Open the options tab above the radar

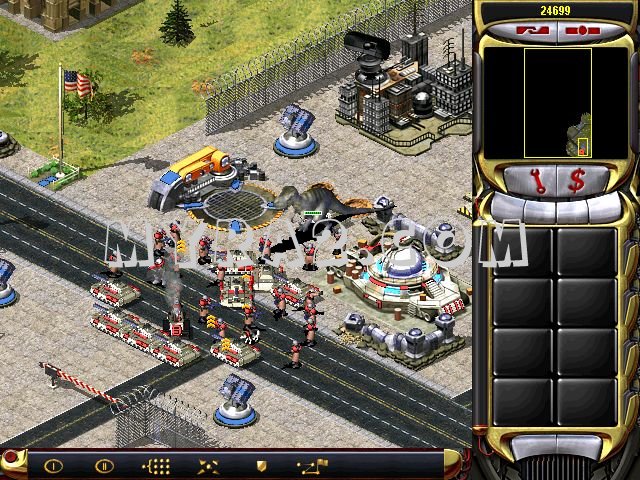coord(580,31)
